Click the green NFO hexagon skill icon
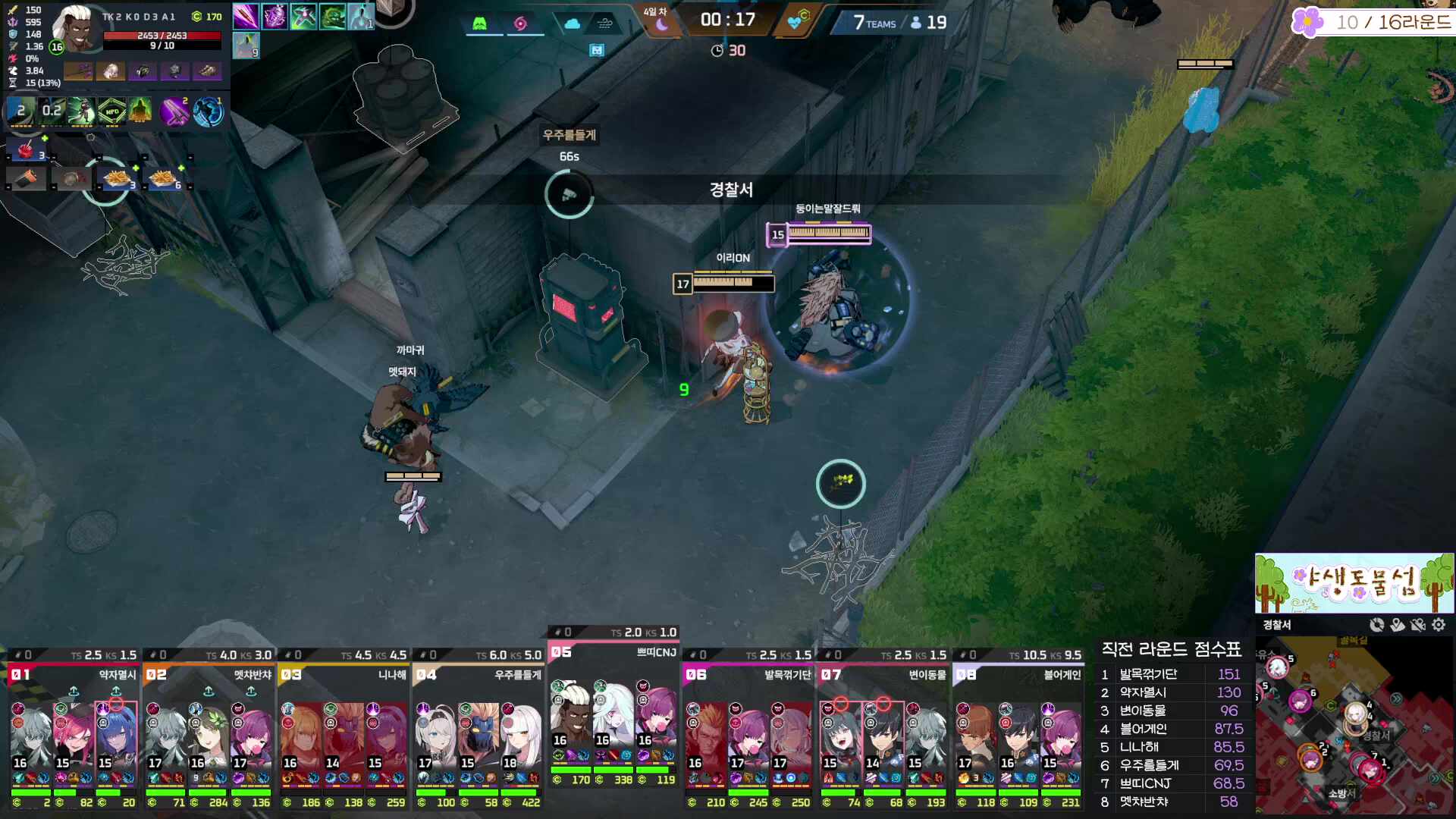 pyautogui.click(x=111, y=112)
